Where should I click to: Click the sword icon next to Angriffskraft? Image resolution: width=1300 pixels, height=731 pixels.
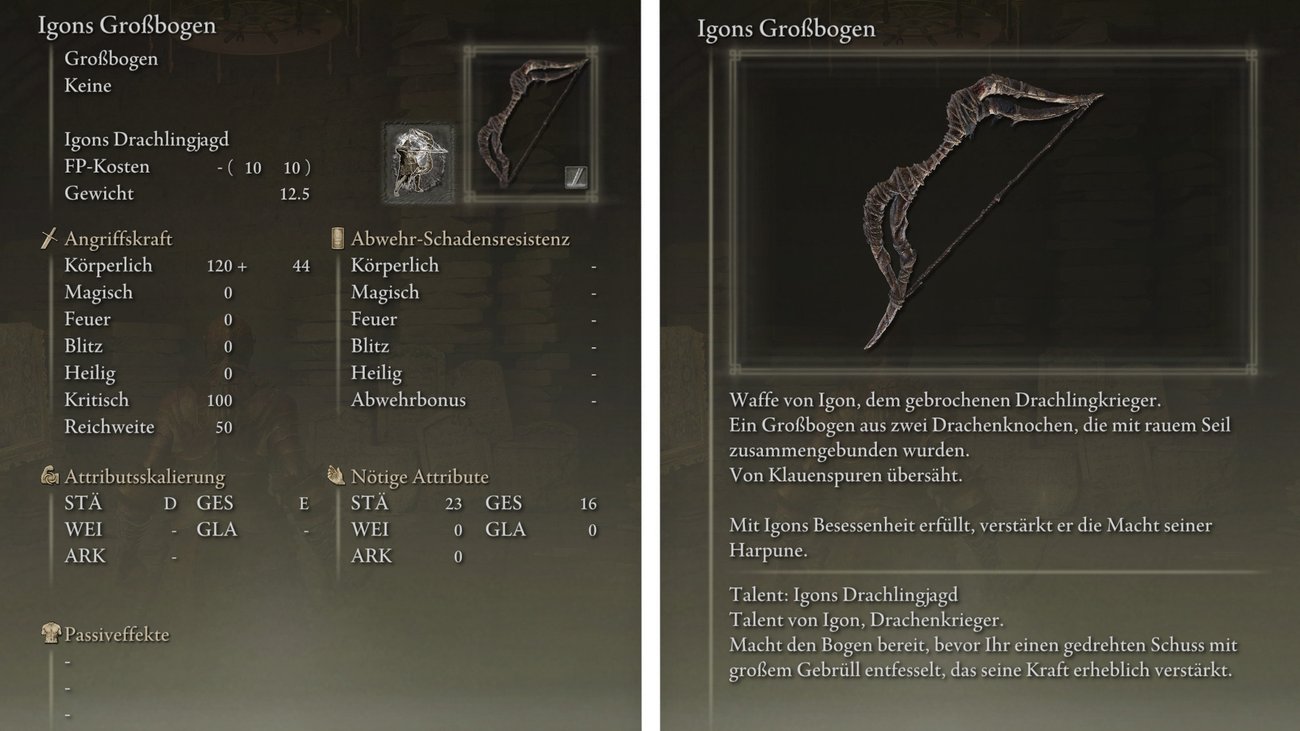49,238
